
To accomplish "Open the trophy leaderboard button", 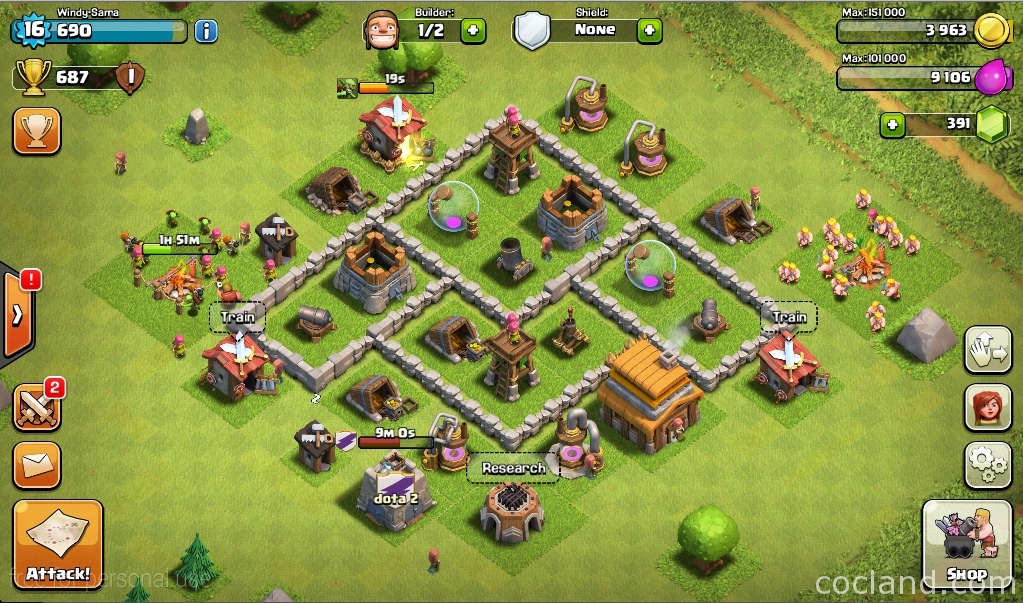I will click(x=37, y=131).
